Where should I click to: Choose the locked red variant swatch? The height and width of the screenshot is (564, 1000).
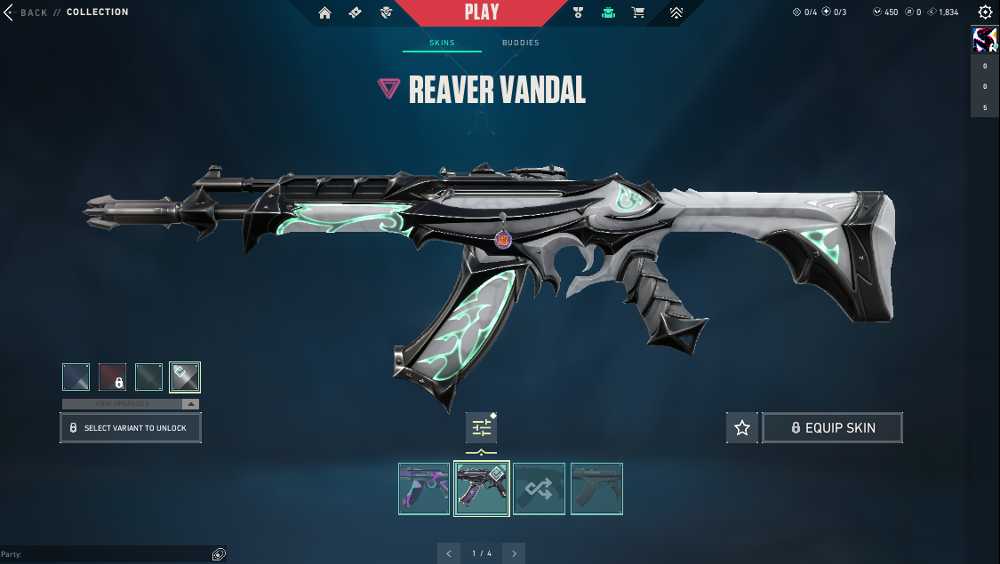point(112,377)
